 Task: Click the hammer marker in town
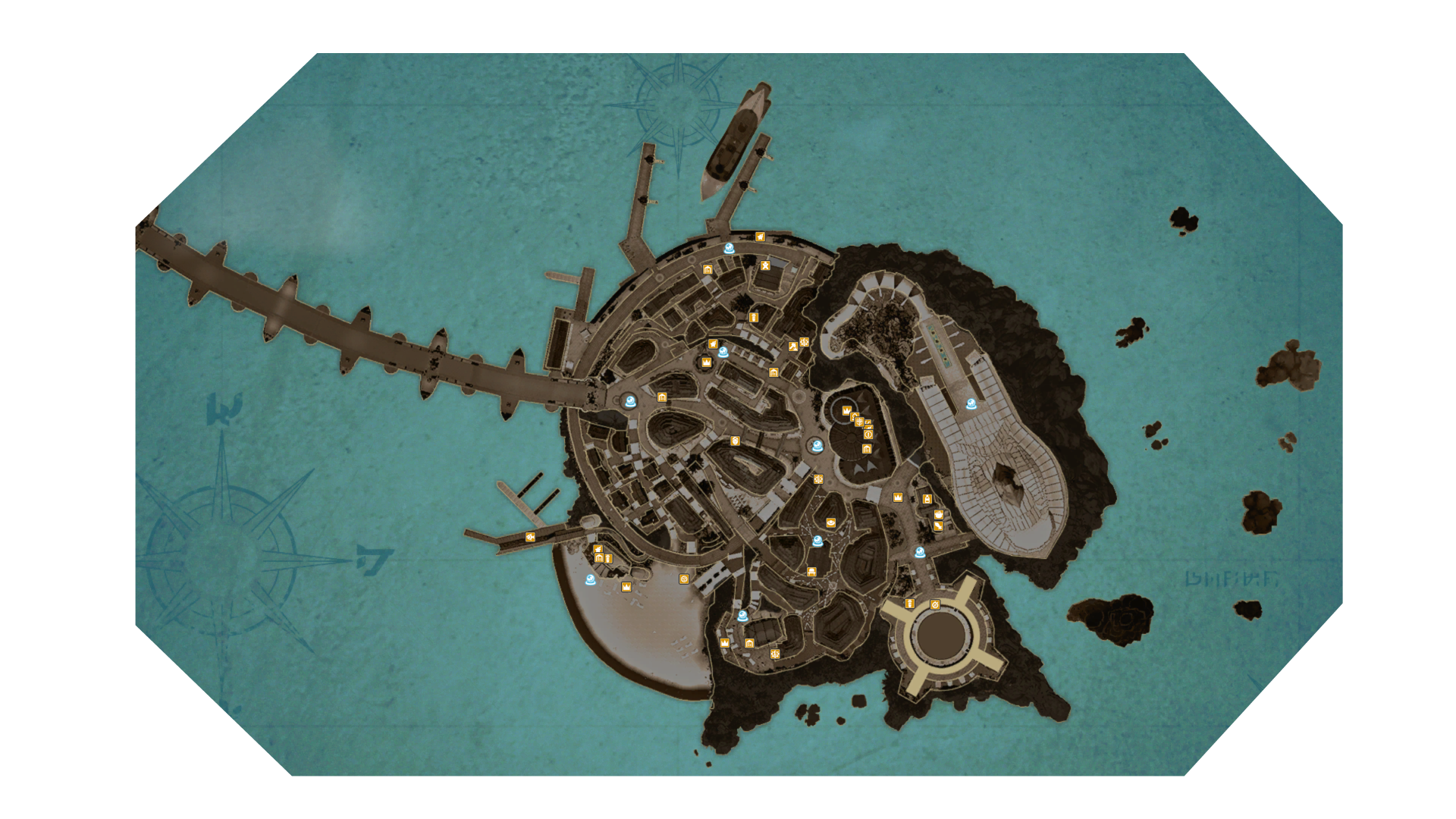point(793,346)
